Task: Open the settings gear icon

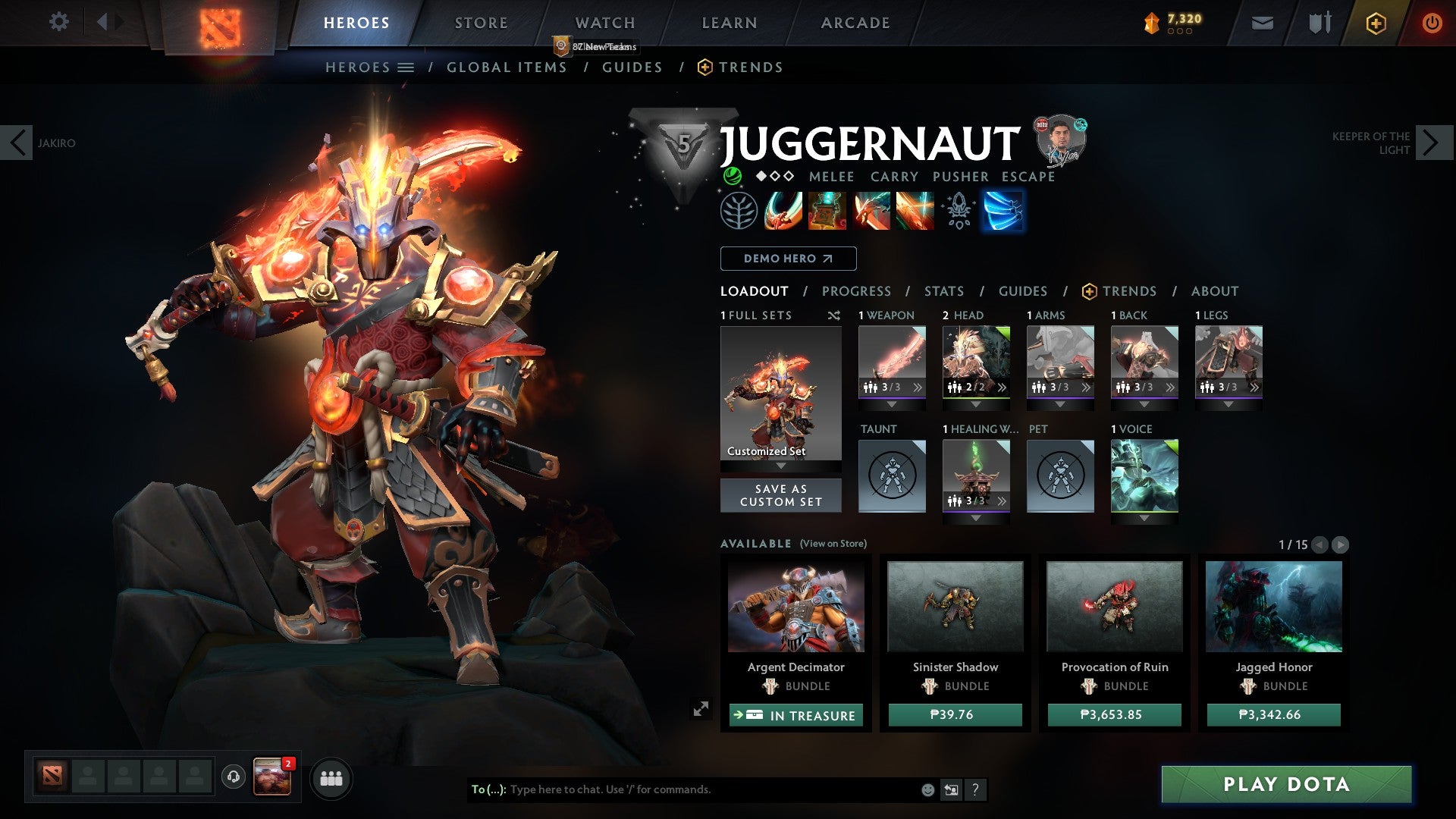Action: pyautogui.click(x=58, y=22)
